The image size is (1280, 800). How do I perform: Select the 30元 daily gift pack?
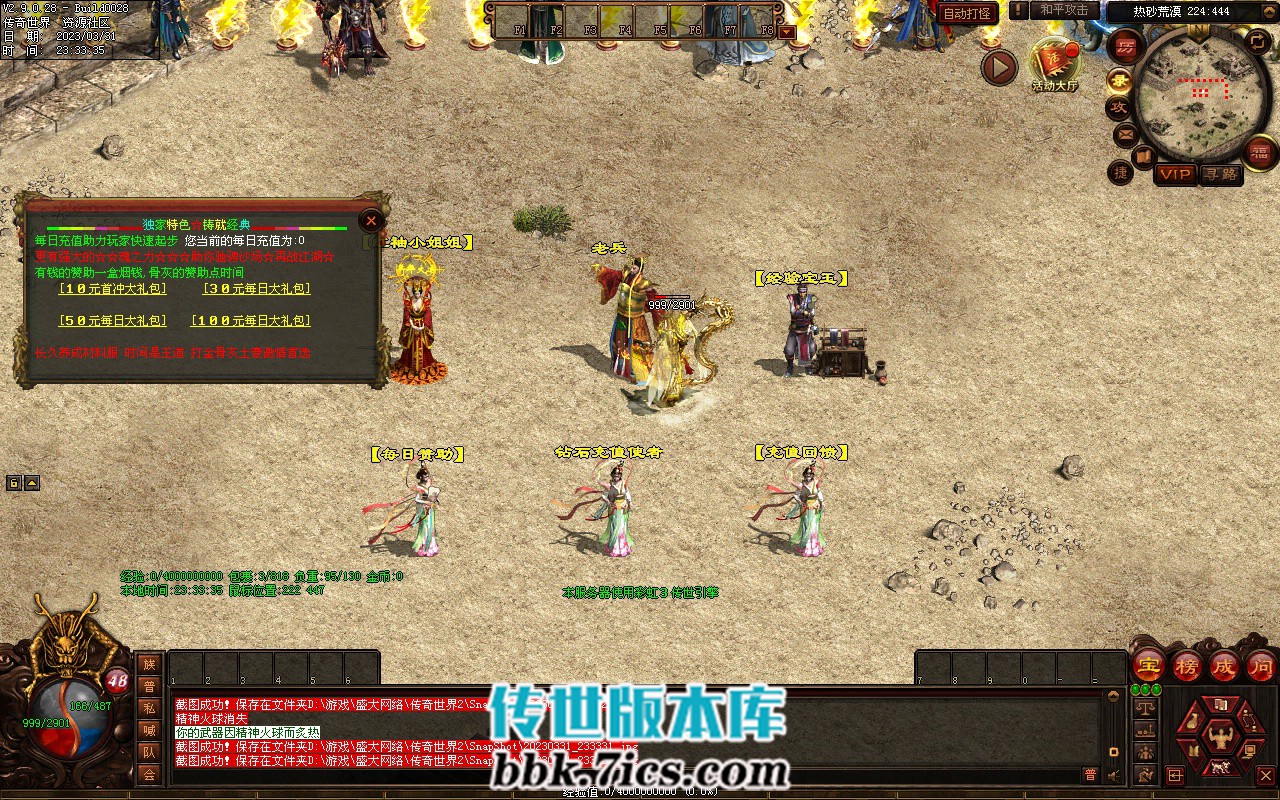257,289
